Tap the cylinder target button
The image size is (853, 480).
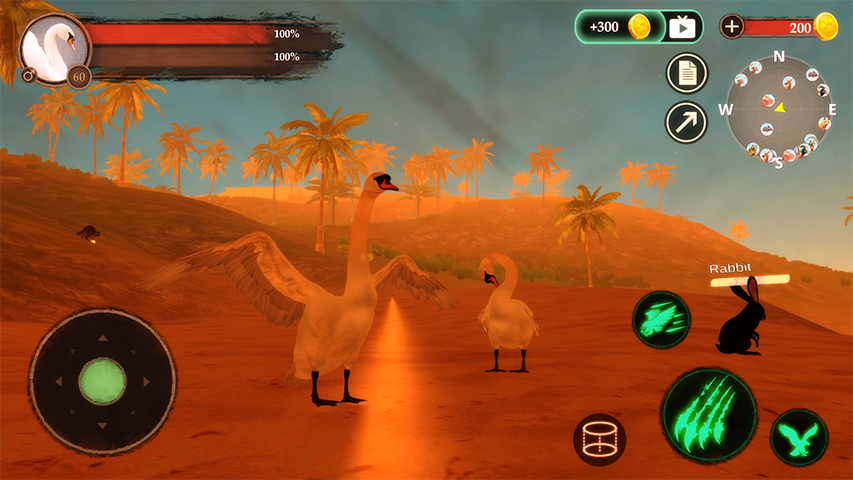tap(600, 440)
